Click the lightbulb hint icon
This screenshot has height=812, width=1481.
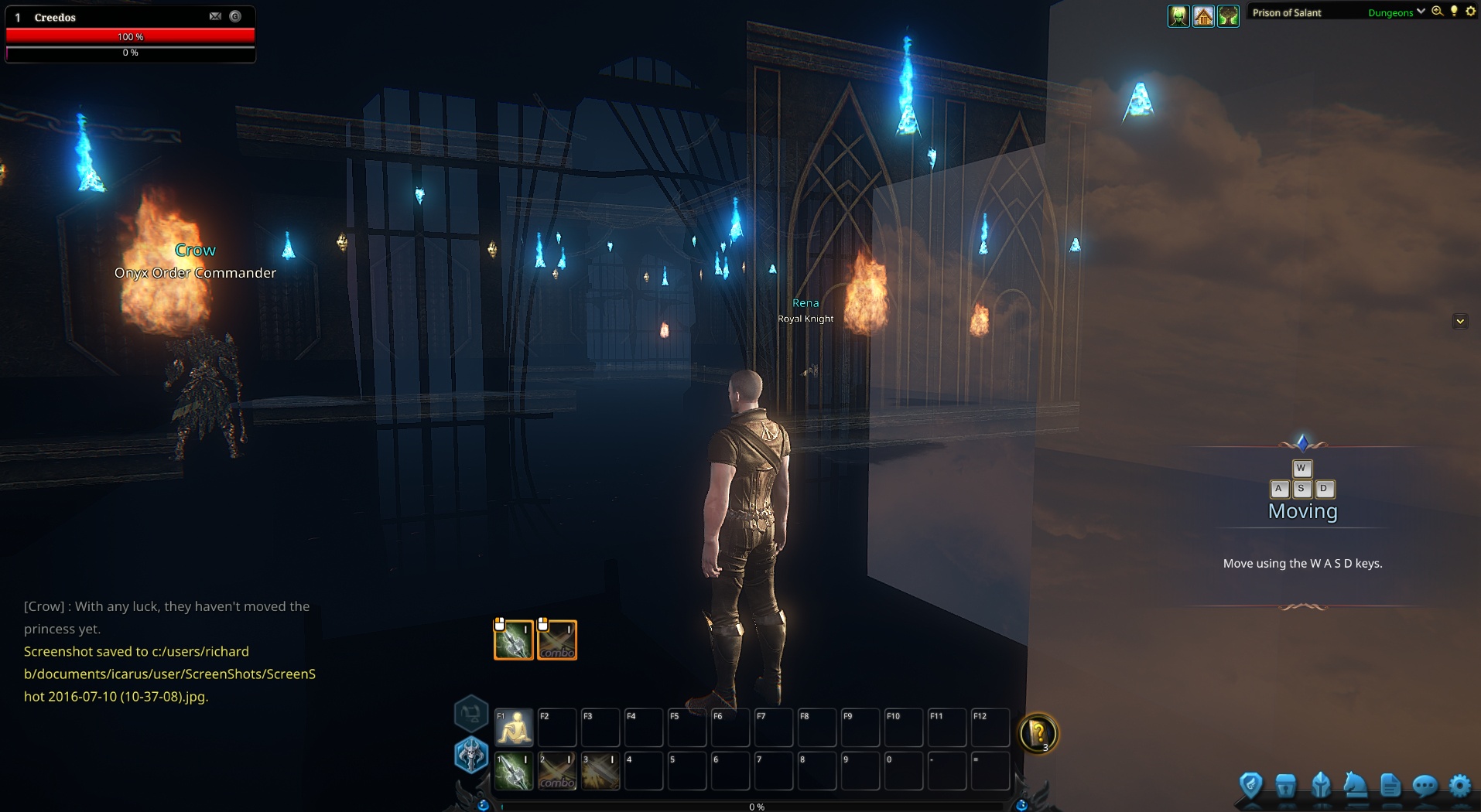tap(1454, 12)
